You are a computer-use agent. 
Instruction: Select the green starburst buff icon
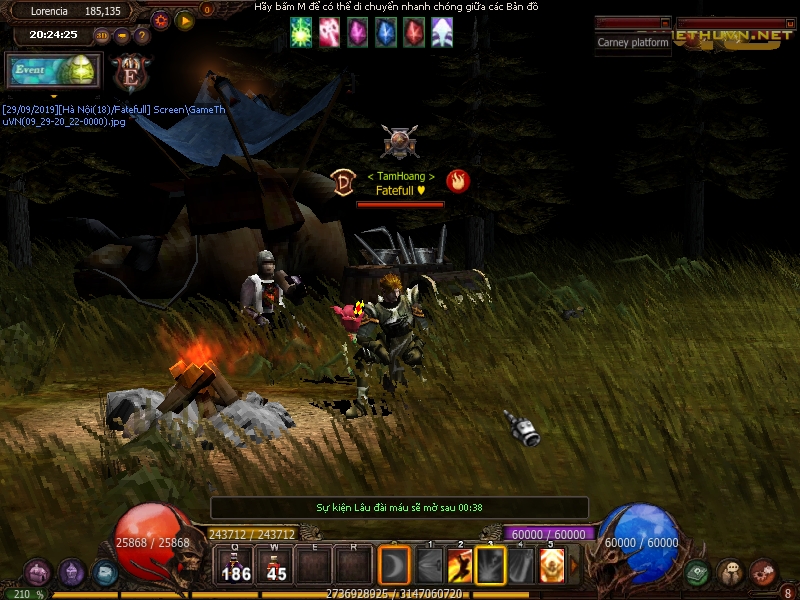[301, 33]
